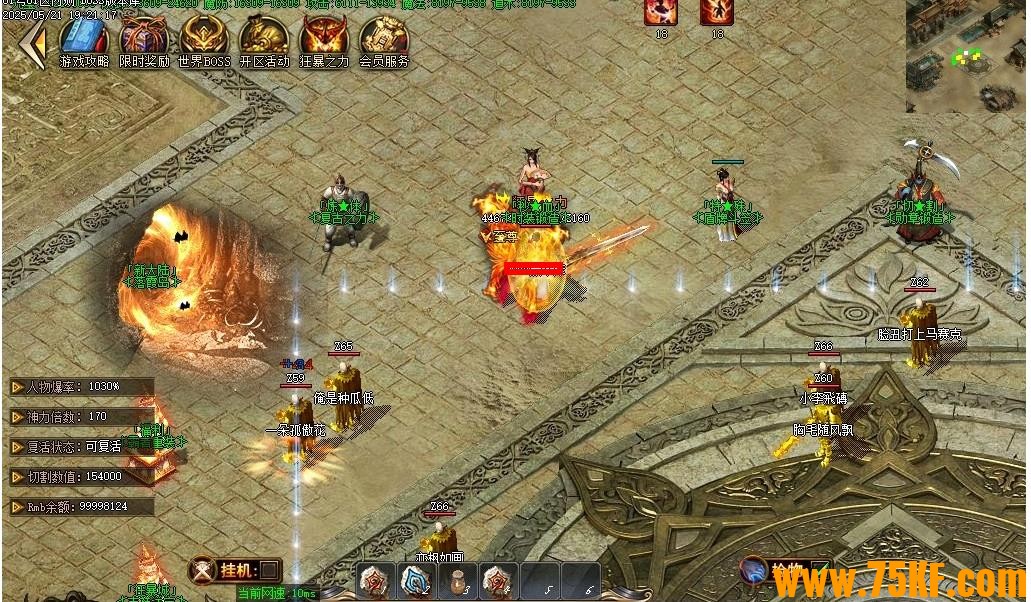This screenshot has height=602, width=1031.
Task: Click the crossed-swords auto-battle icon
Action: (x=203, y=570)
